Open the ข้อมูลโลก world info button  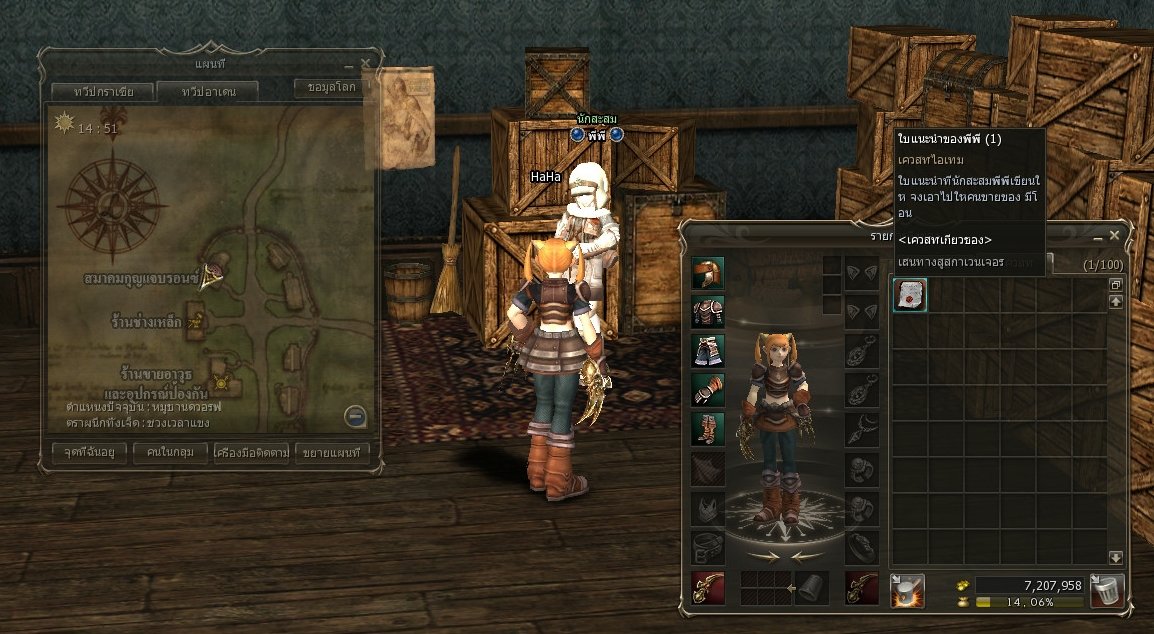tap(331, 87)
